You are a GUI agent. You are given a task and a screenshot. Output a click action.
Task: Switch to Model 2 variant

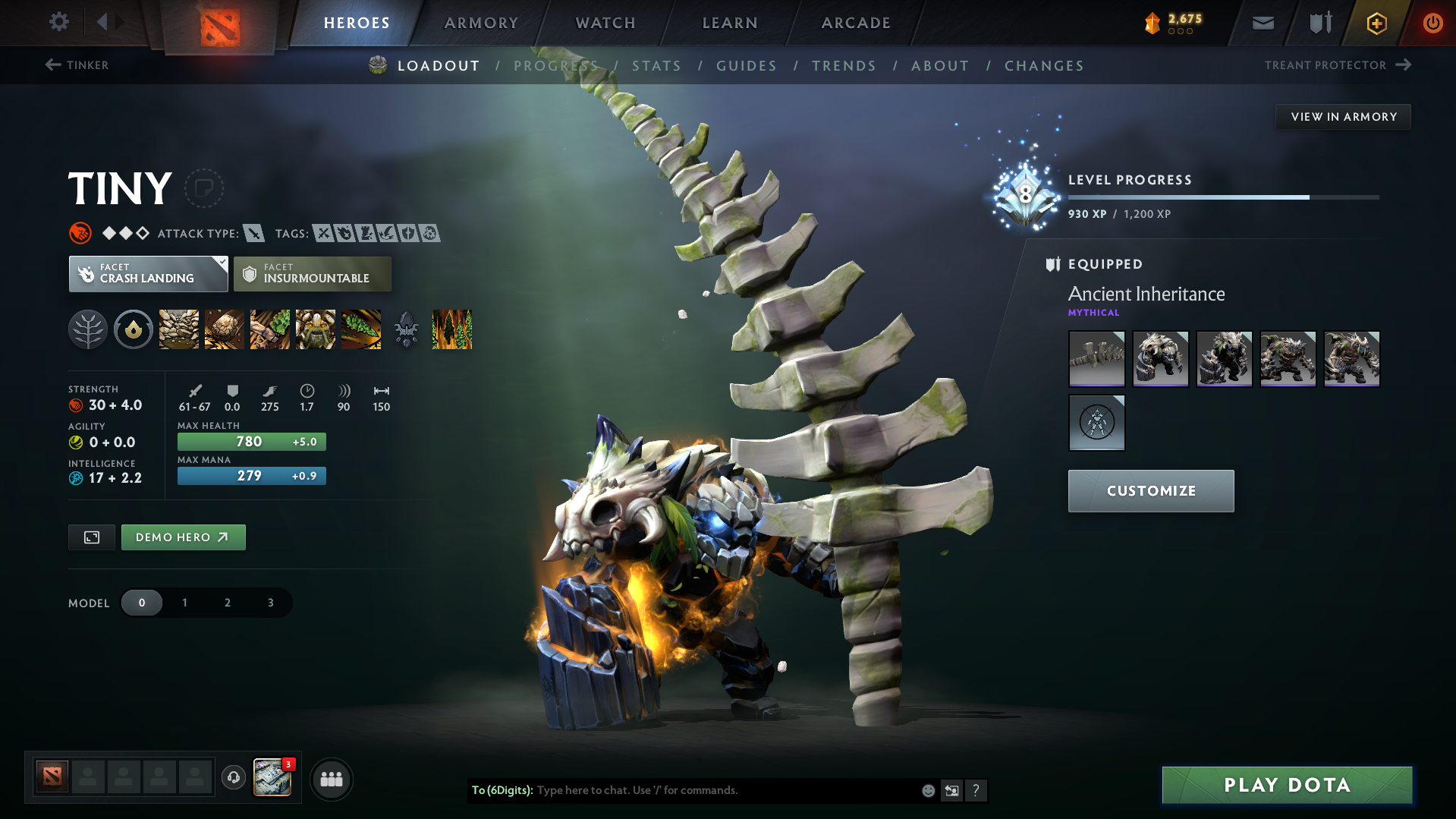tap(227, 602)
